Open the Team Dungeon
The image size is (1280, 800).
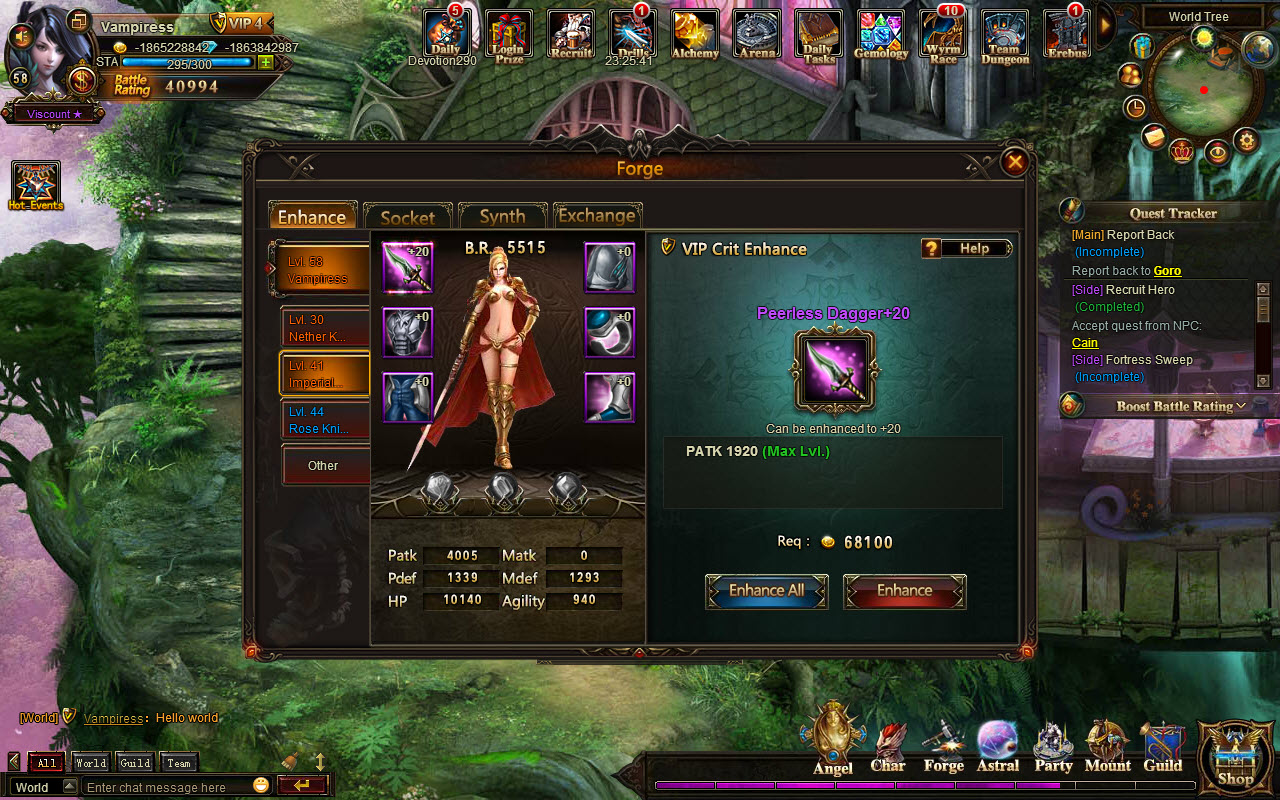(x=1004, y=35)
